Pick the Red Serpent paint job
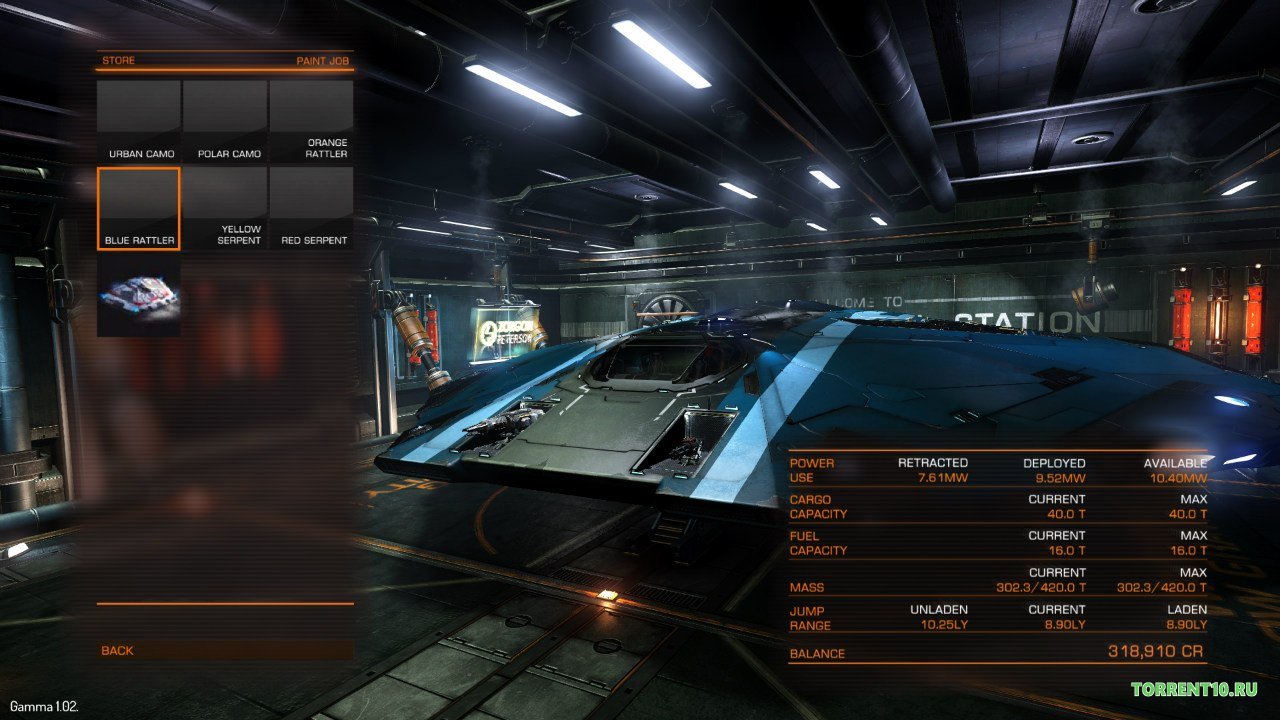This screenshot has width=1280, height=720. click(311, 208)
